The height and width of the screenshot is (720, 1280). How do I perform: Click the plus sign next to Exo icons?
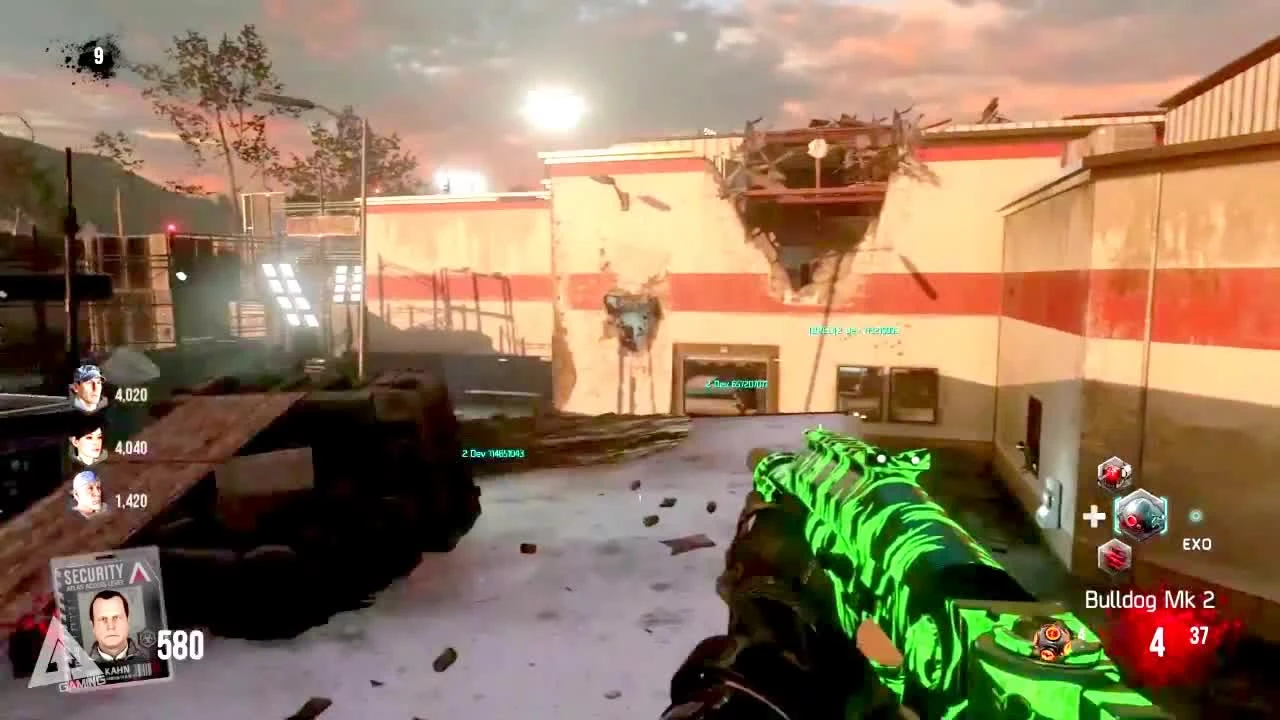tap(1094, 518)
